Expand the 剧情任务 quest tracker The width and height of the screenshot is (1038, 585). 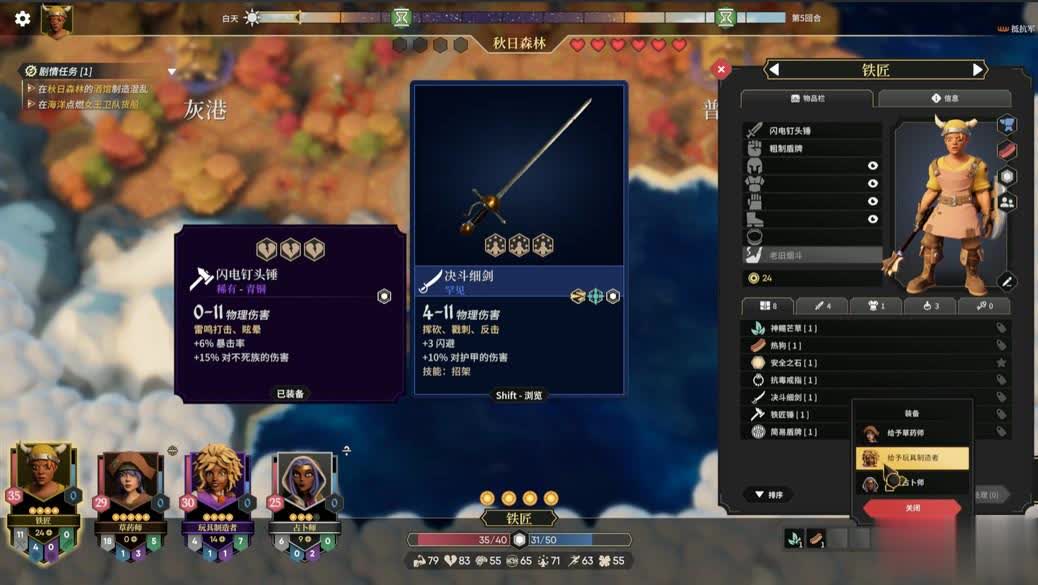172,71
